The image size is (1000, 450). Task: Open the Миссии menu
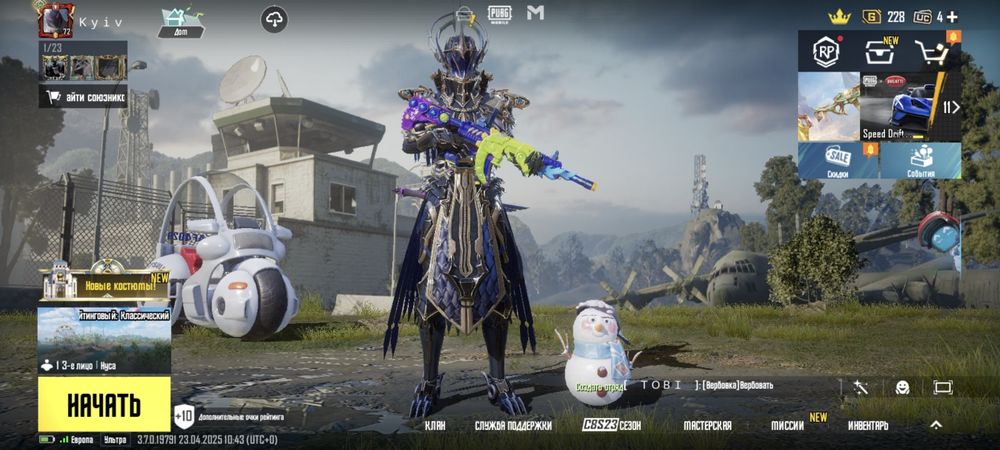click(x=788, y=425)
